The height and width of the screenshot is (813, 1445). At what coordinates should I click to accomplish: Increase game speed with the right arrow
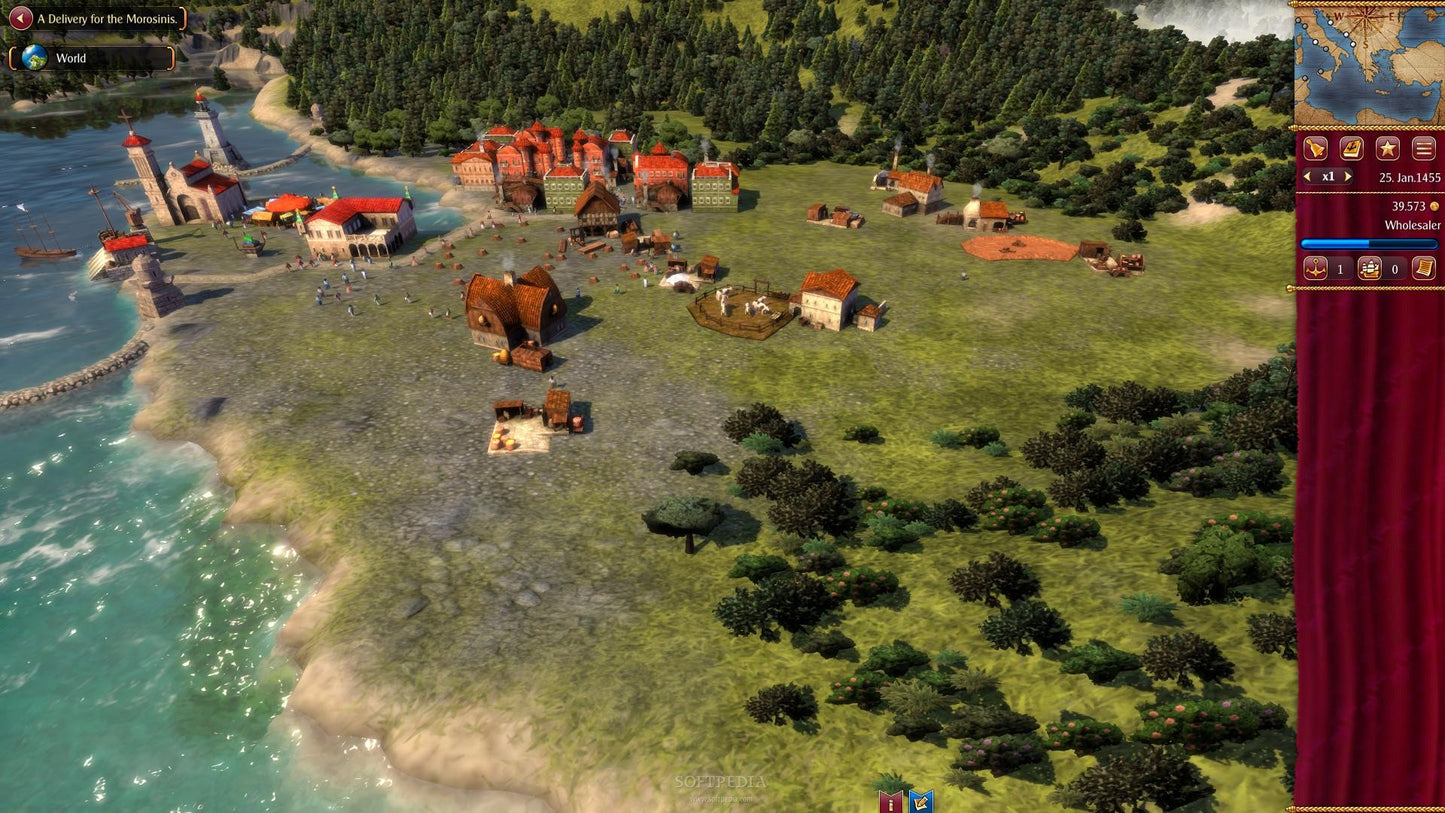1348,177
